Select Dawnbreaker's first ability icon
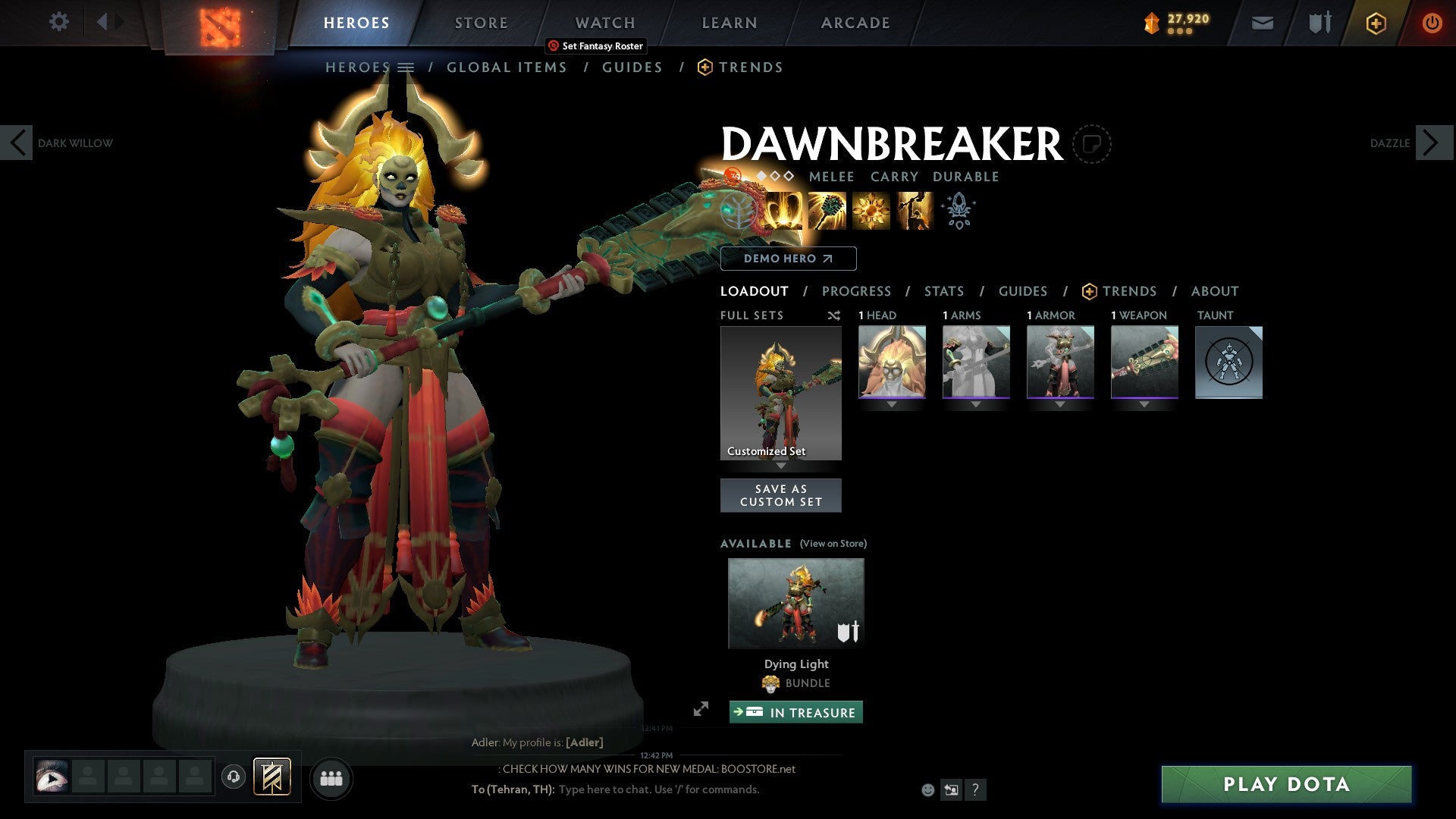The height and width of the screenshot is (819, 1456). pos(785,211)
